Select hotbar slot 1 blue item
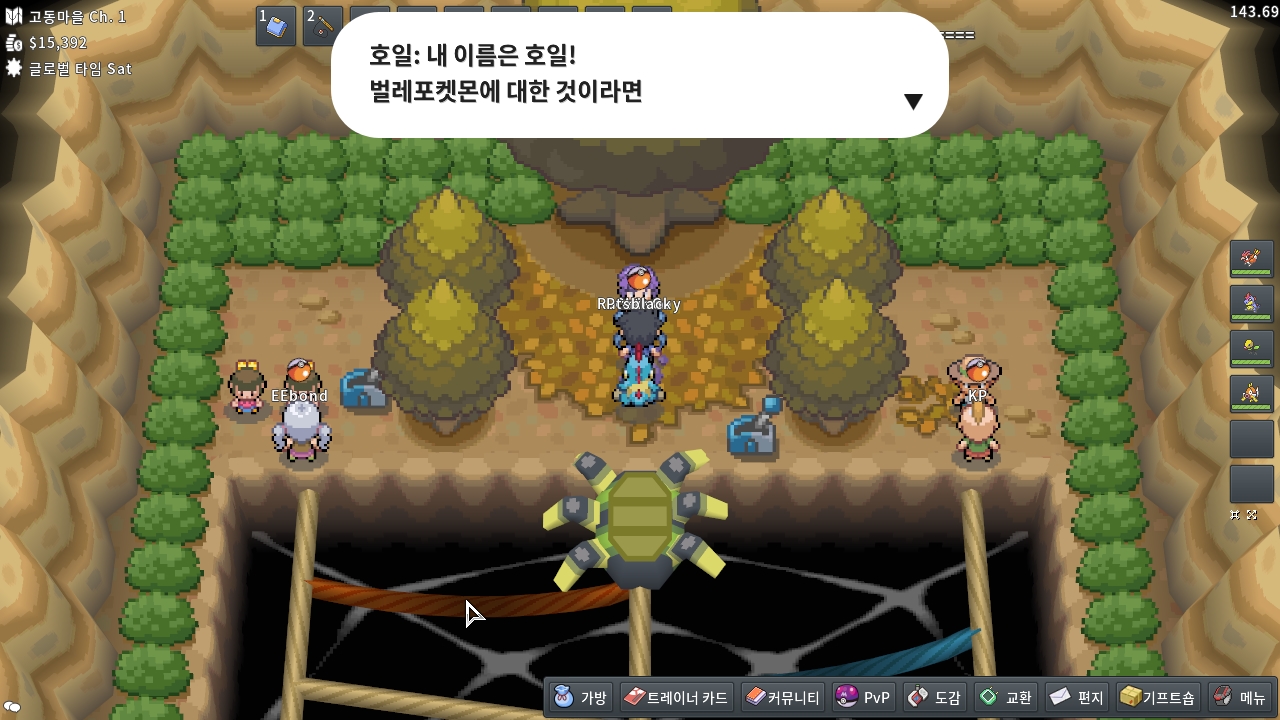 (x=276, y=26)
